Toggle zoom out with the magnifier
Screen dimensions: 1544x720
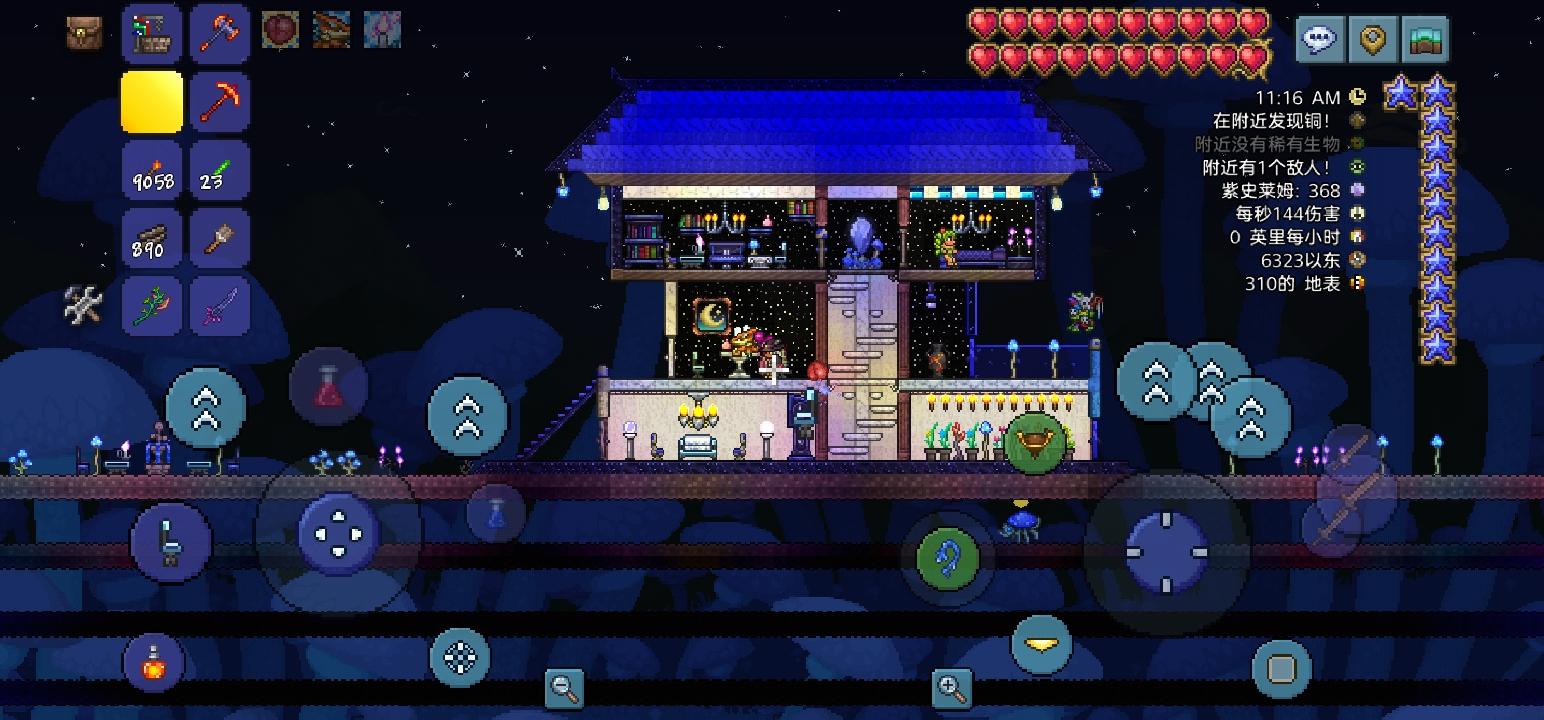pyautogui.click(x=563, y=686)
